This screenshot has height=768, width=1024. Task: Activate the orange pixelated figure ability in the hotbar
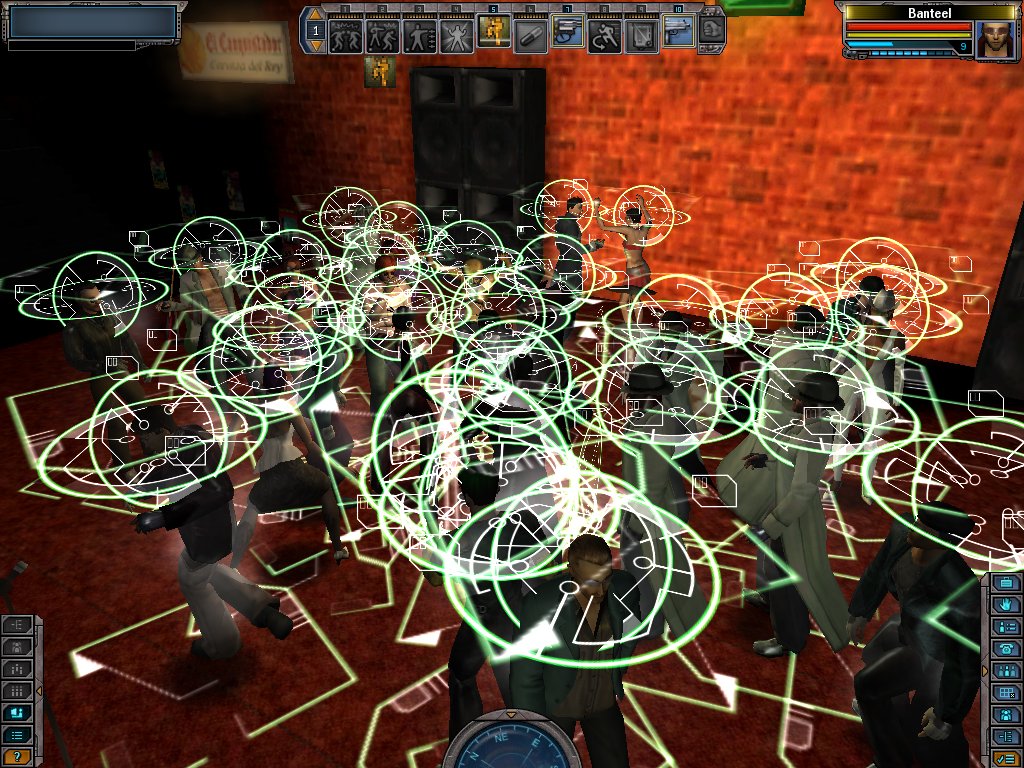(493, 34)
